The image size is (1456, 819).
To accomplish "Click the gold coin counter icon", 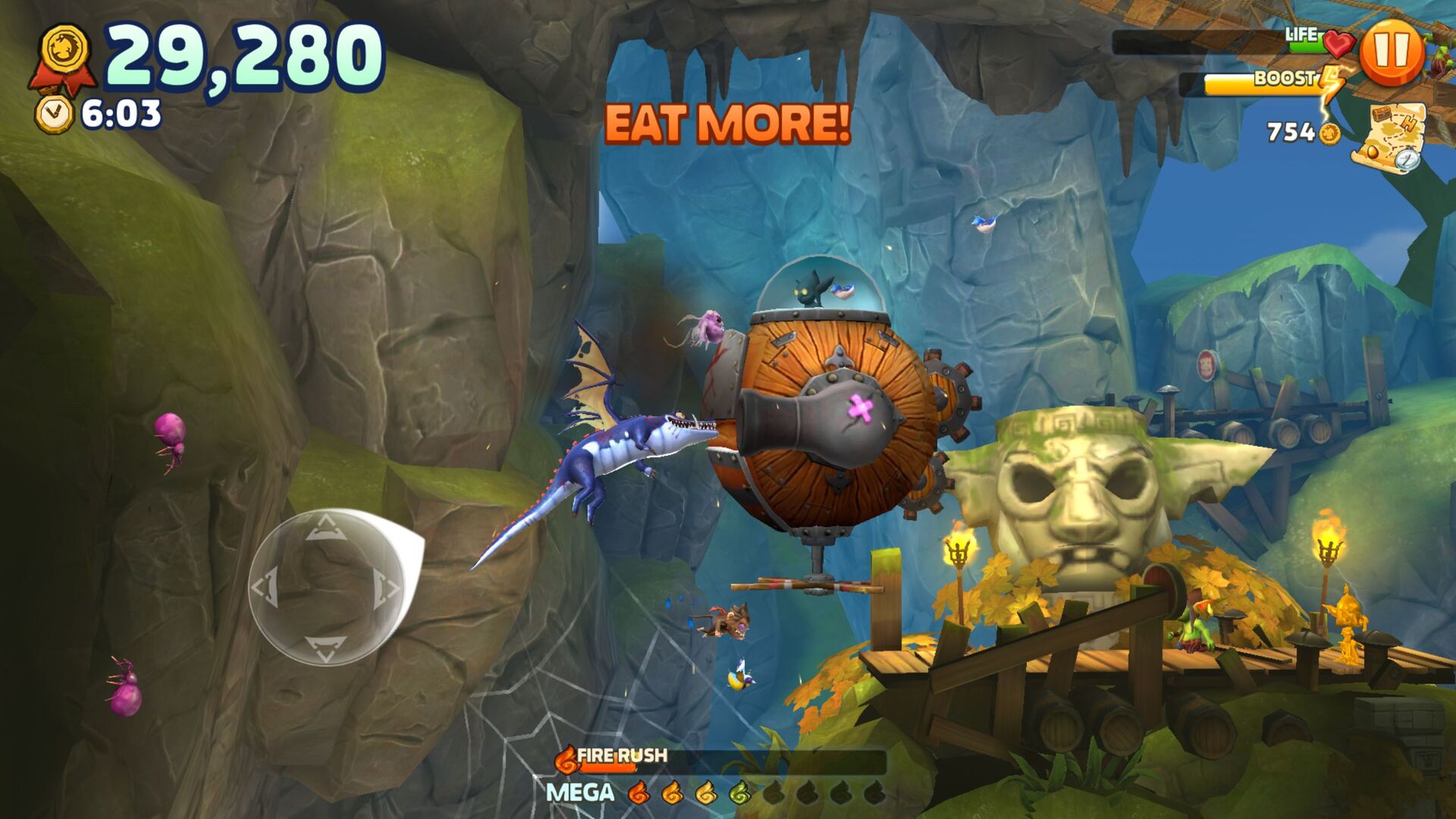I will click(1331, 136).
